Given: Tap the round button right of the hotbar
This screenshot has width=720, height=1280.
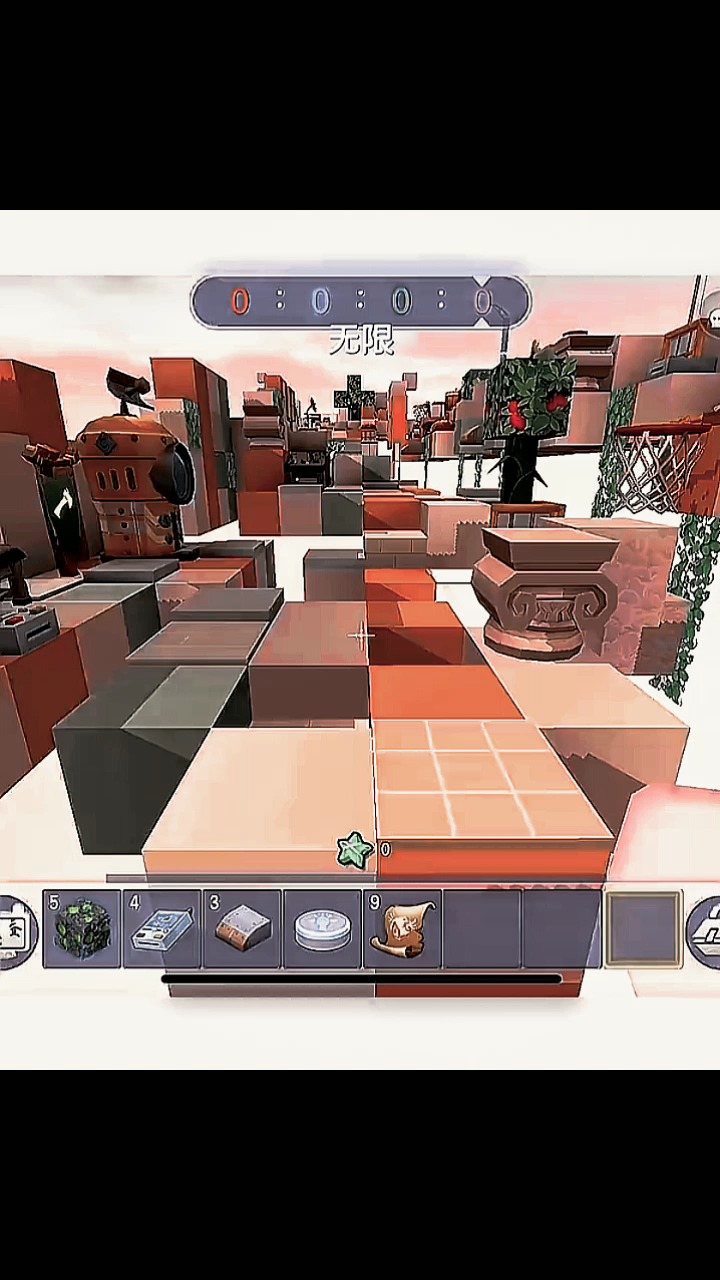Looking at the screenshot, I should click(x=706, y=931).
